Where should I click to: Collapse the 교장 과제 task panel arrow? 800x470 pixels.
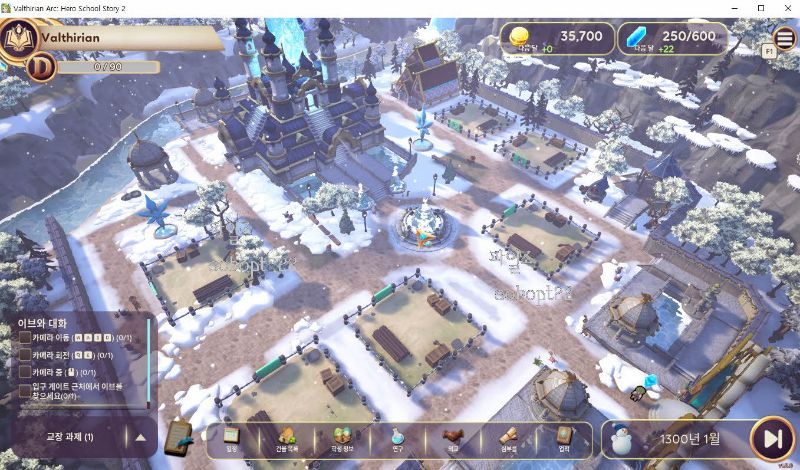[140, 437]
